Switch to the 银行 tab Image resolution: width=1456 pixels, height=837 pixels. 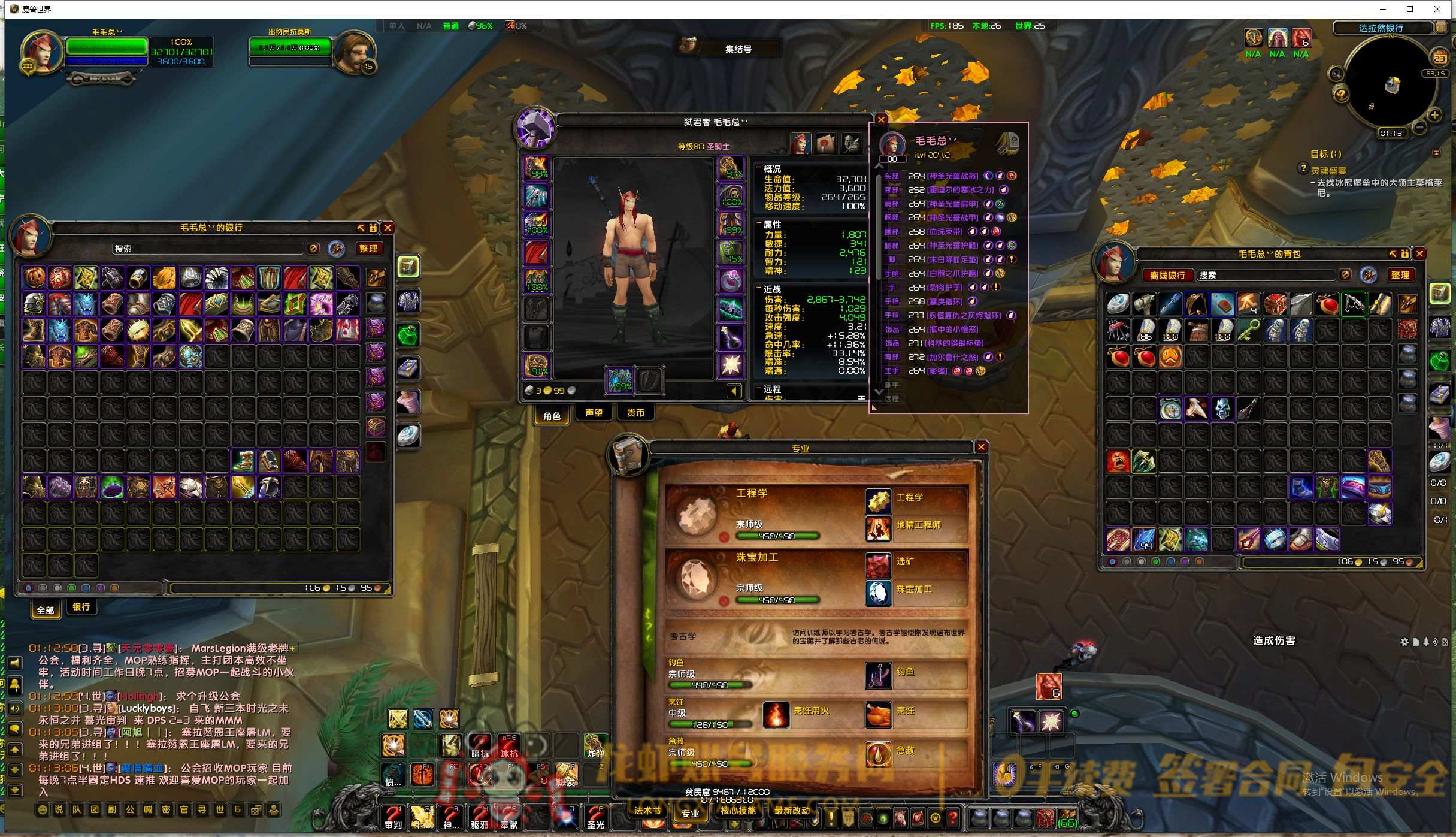coord(81,607)
